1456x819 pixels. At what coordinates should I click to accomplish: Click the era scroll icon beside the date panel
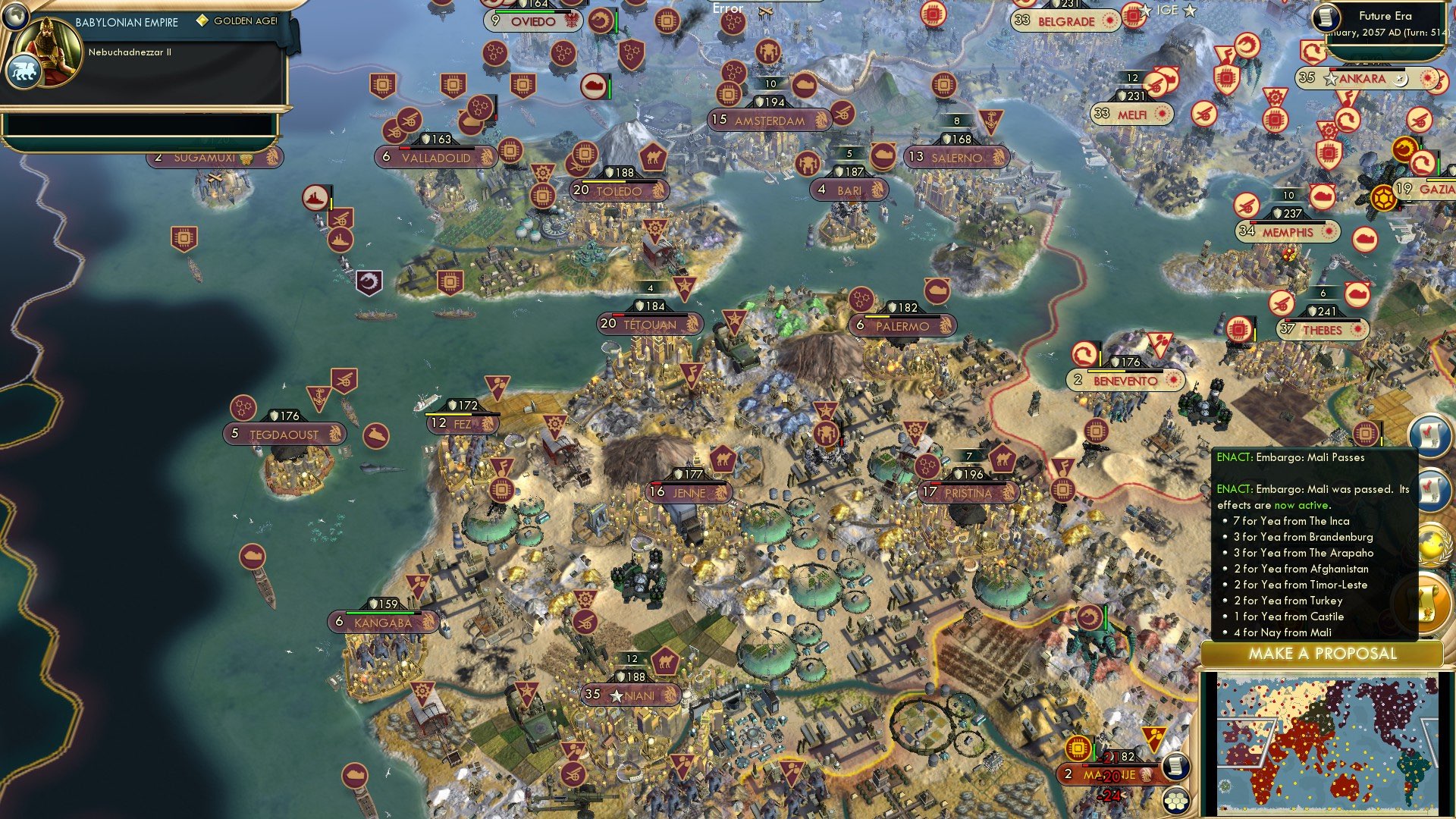pos(1326,18)
